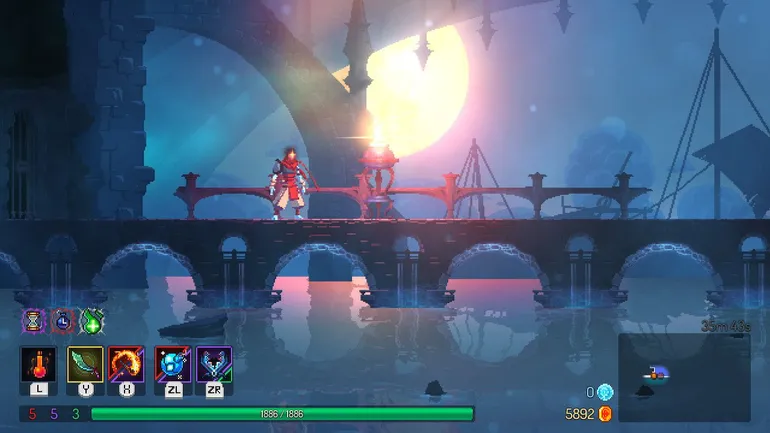Select the green curved blade weapon slot
Image resolution: width=770 pixels, height=433 pixels.
pos(85,365)
